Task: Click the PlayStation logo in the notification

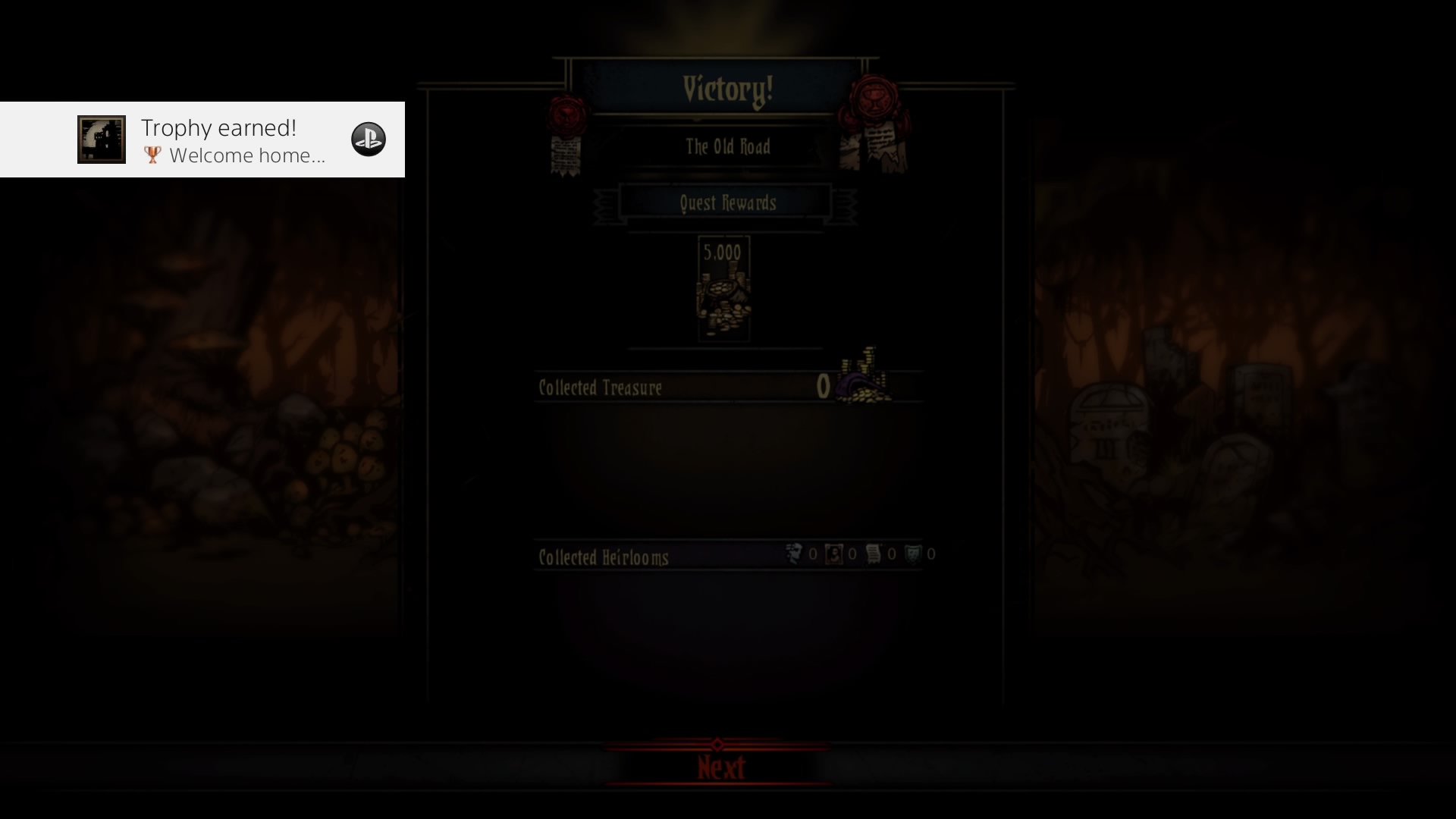Action: point(369,139)
